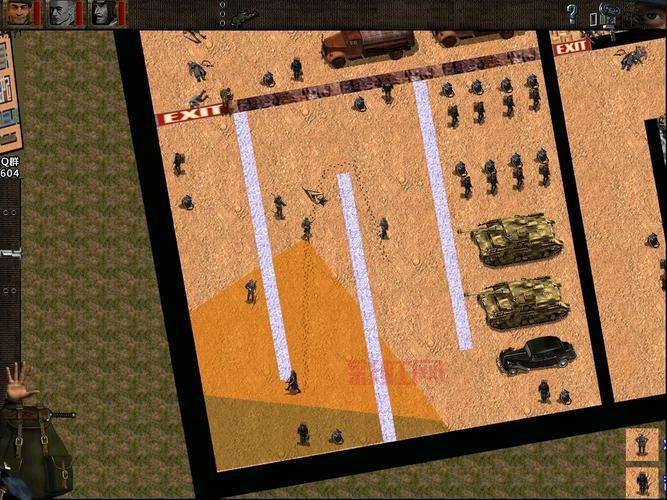Choose the third commando portrait
This screenshot has height=500, width=667.
click(105, 12)
